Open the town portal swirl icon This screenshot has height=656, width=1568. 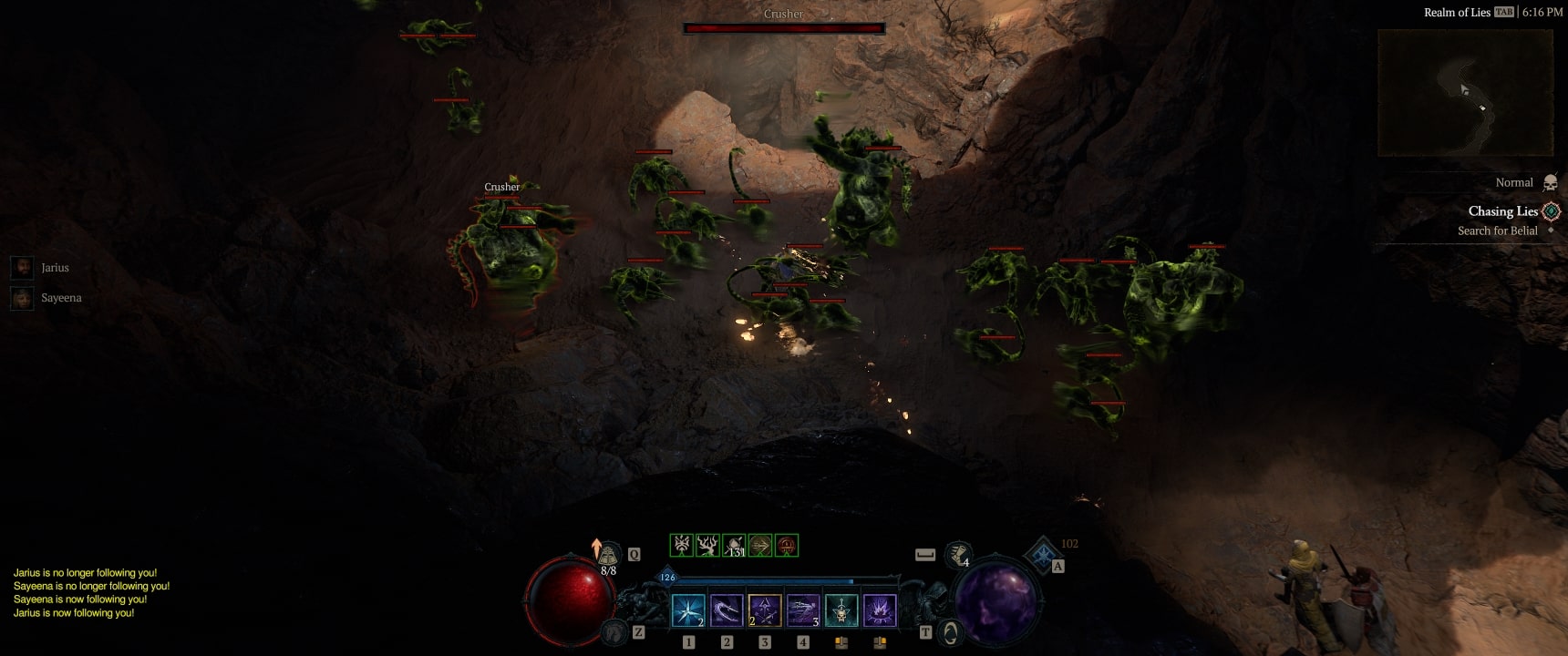[949, 632]
